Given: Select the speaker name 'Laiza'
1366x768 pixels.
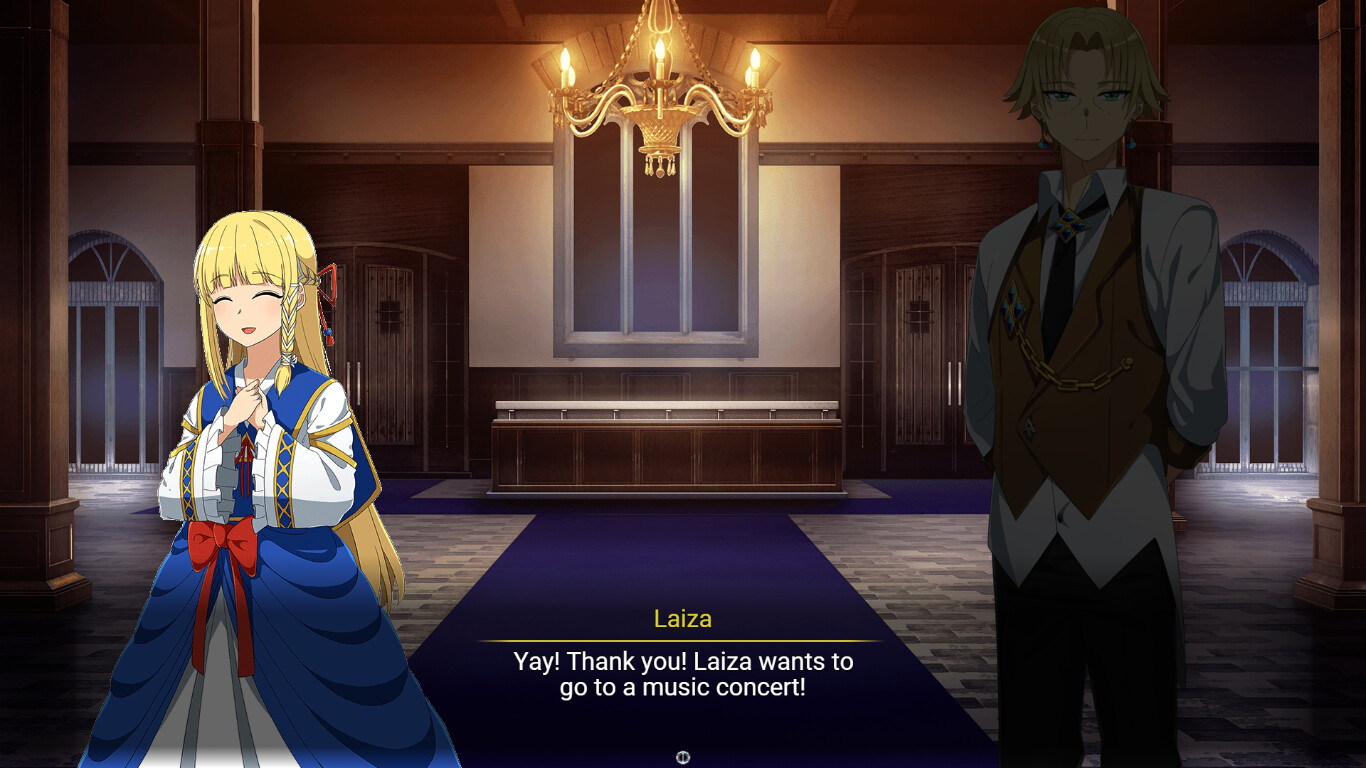Looking at the screenshot, I should tap(683, 618).
